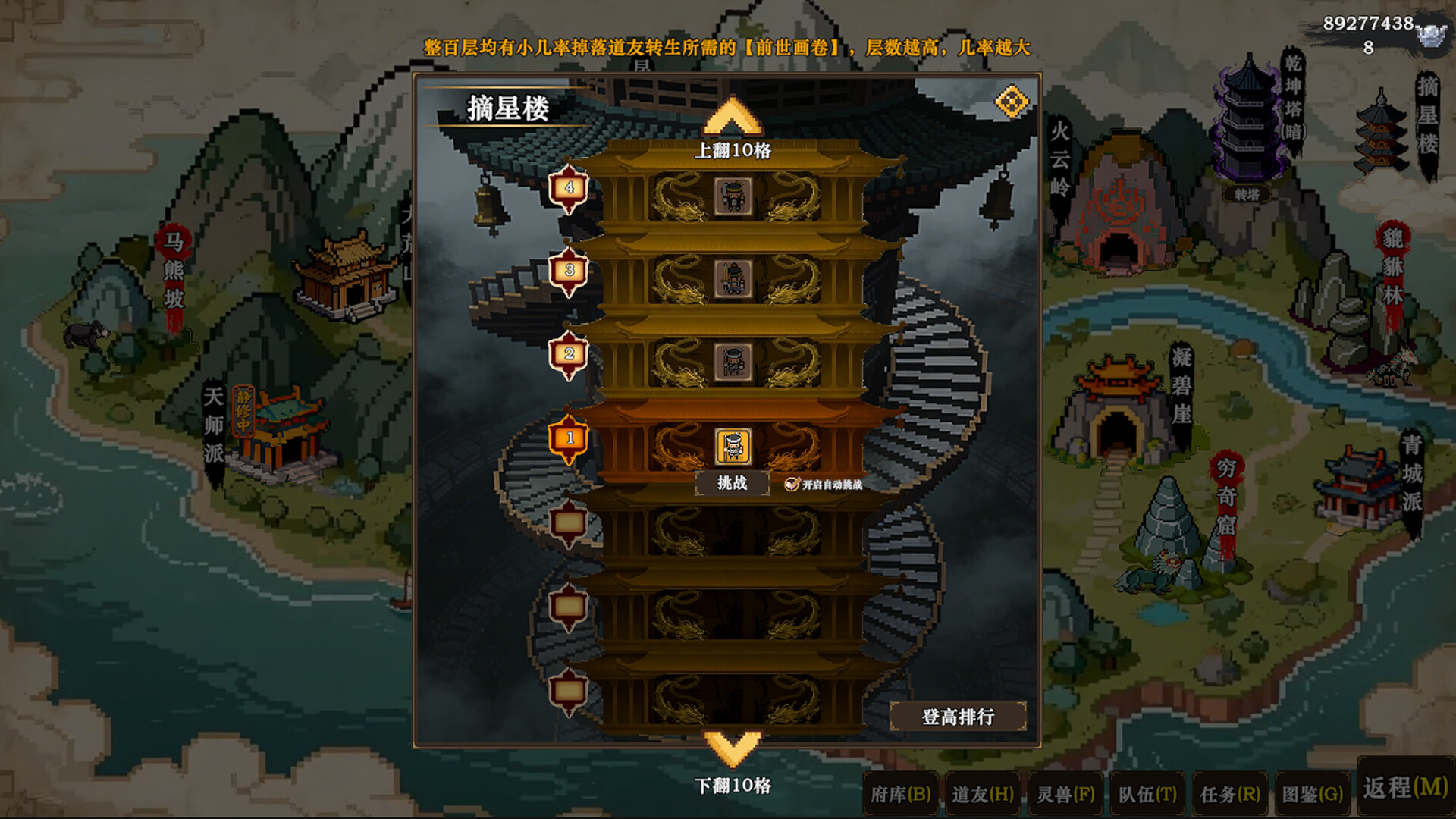Select tower floor 4 enemy portrait
Screen dimensions: 1456x819
pos(733,196)
